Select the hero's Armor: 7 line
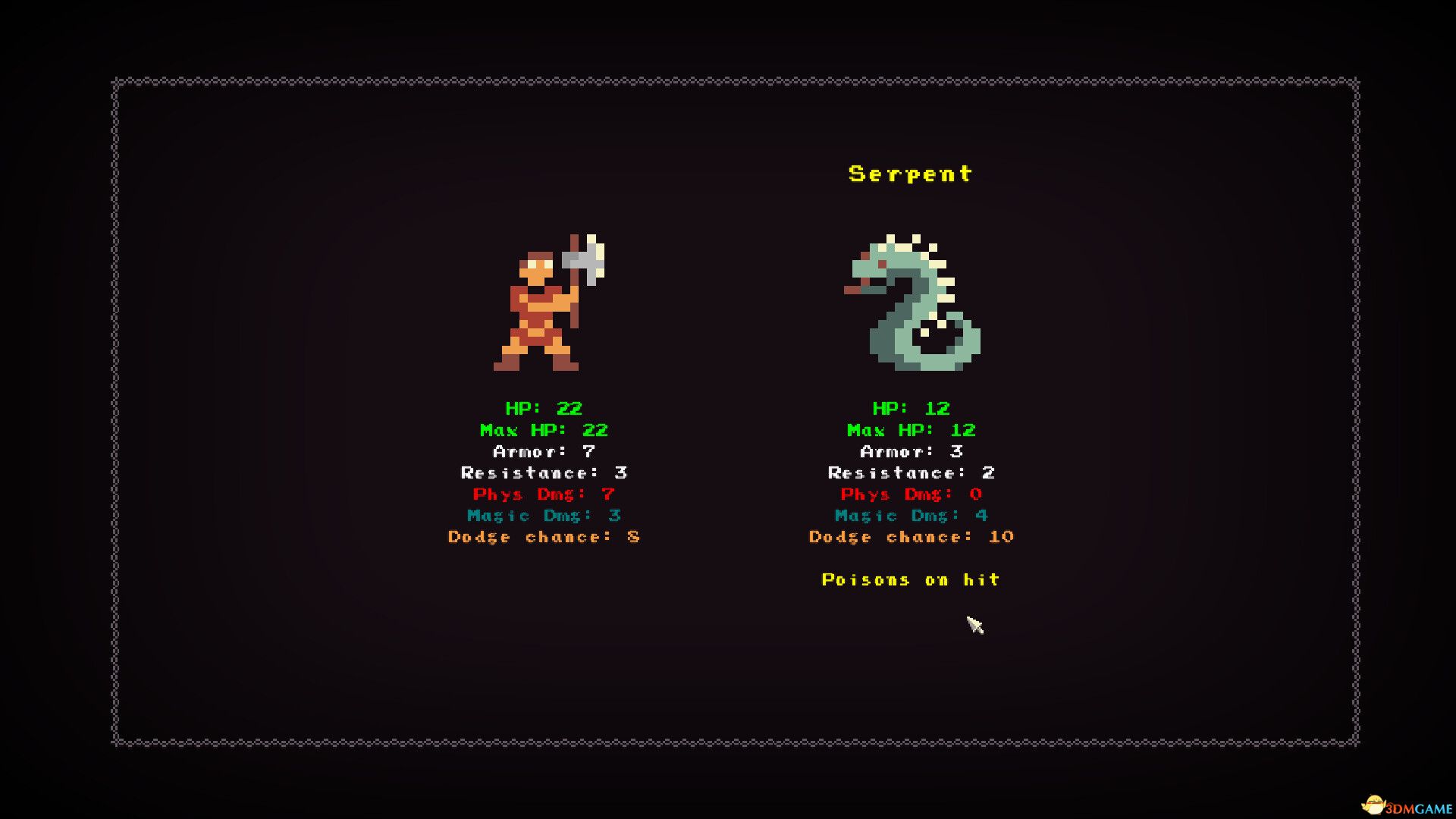1456x819 pixels. [544, 450]
